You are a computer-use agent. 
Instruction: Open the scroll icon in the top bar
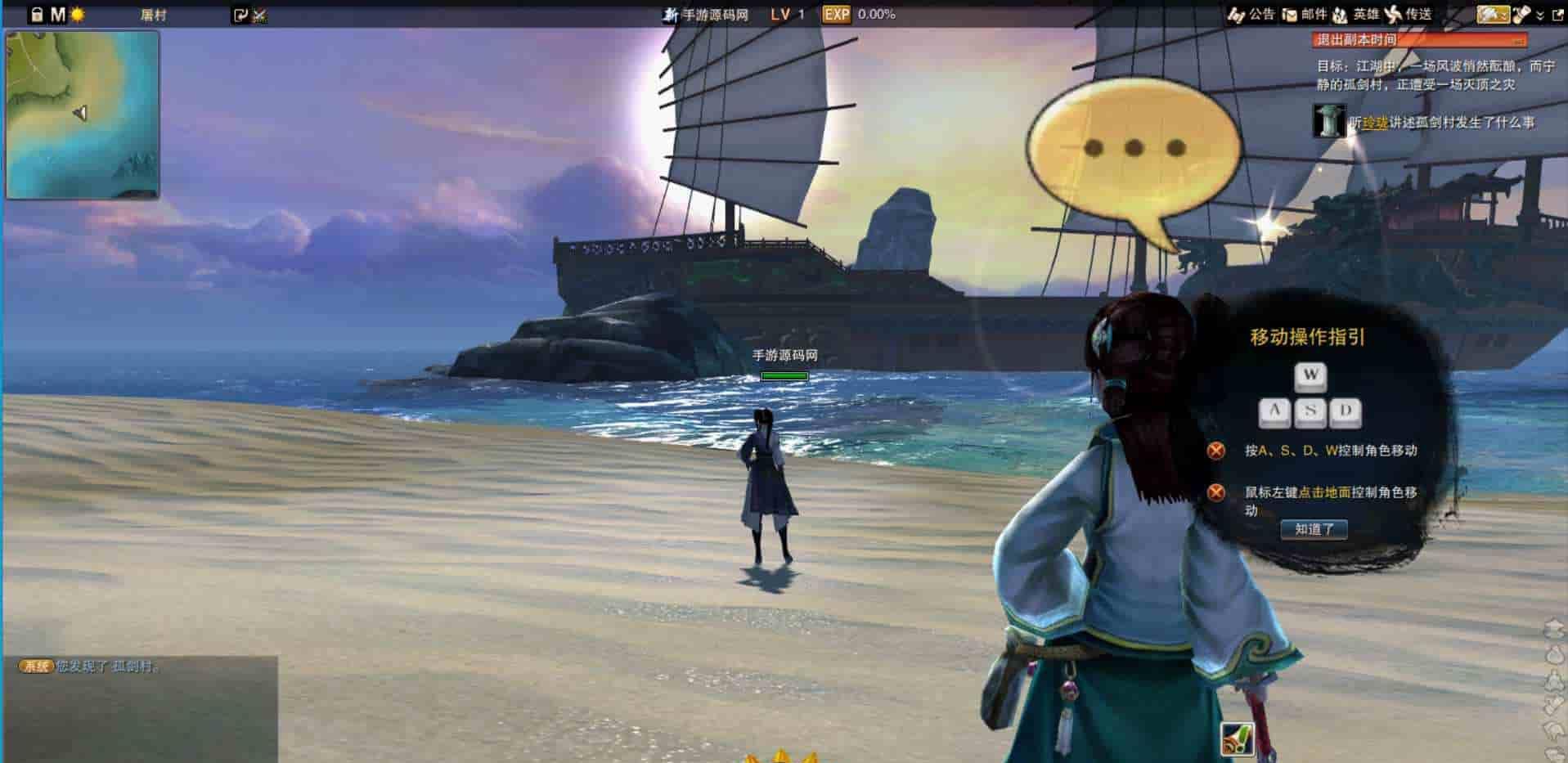click(x=1521, y=14)
